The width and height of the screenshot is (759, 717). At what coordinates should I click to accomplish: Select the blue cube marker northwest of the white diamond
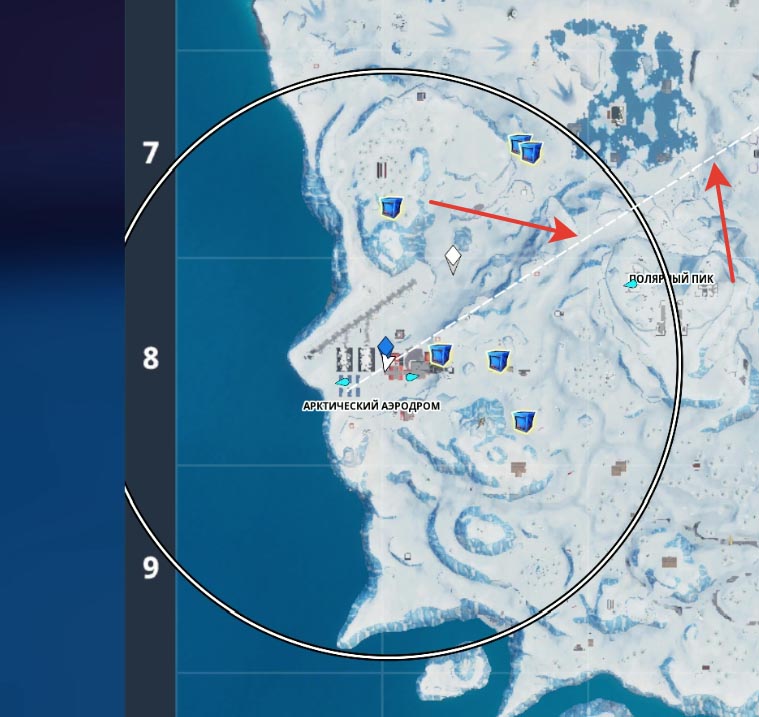pos(392,208)
